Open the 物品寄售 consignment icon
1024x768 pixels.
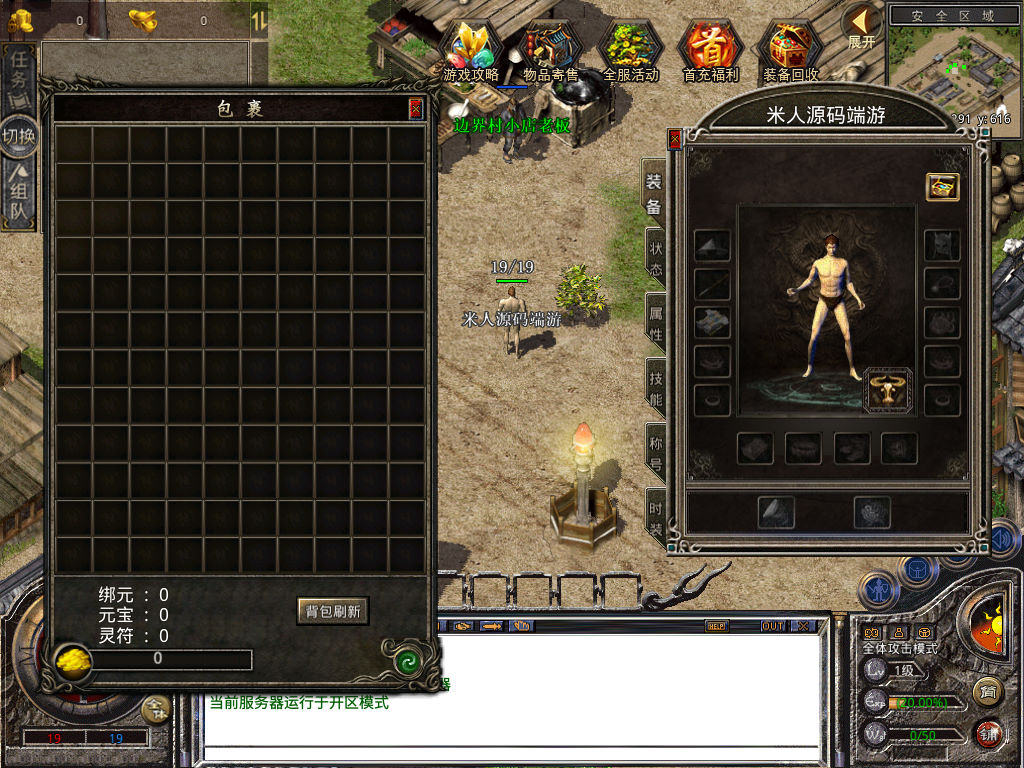tap(551, 51)
